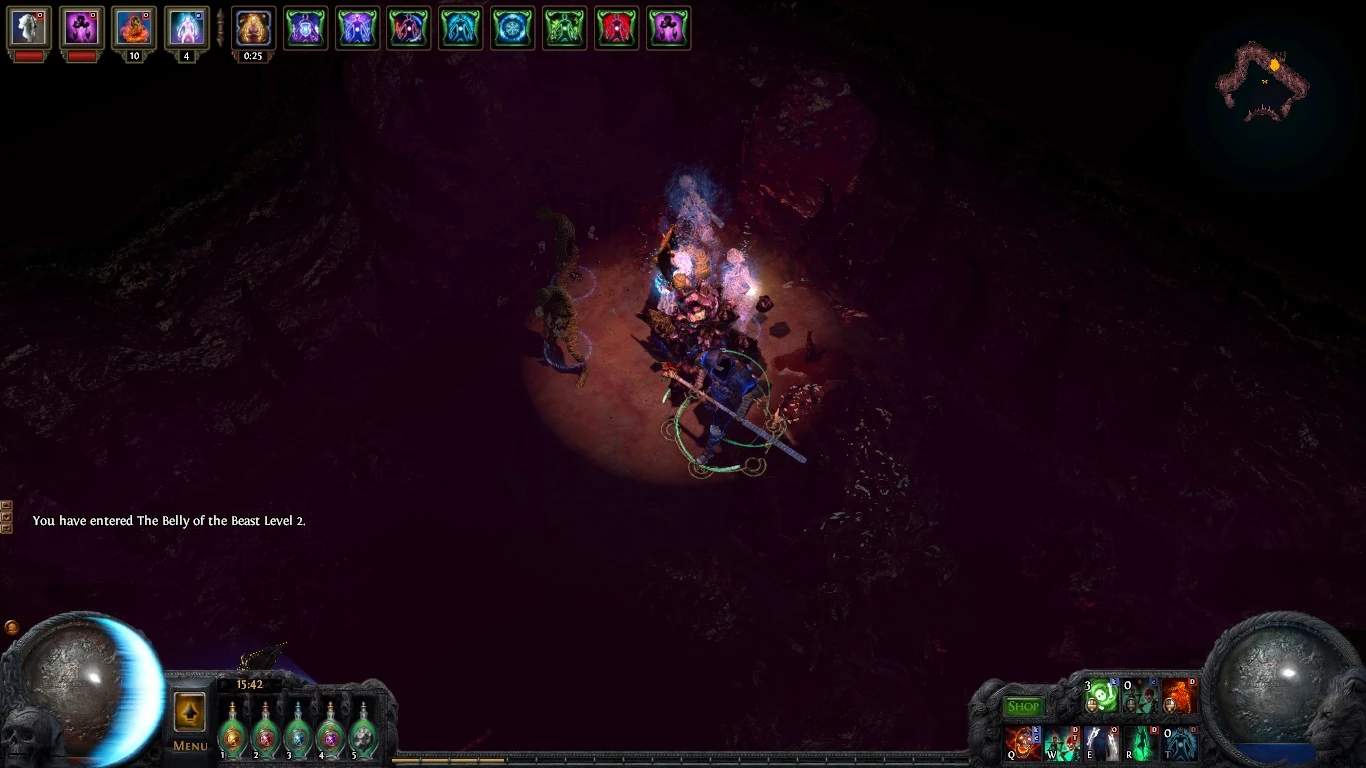1366x768 pixels.
Task: Open the in-game Shop
Action: click(x=1023, y=706)
